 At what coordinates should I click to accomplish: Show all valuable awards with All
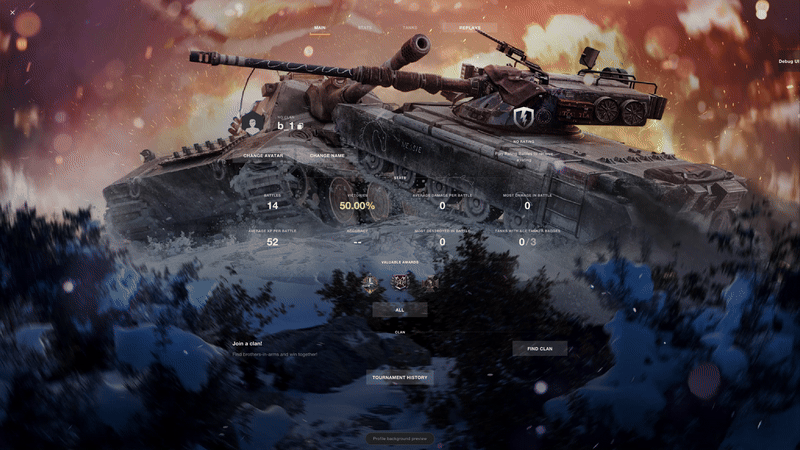[x=400, y=310]
